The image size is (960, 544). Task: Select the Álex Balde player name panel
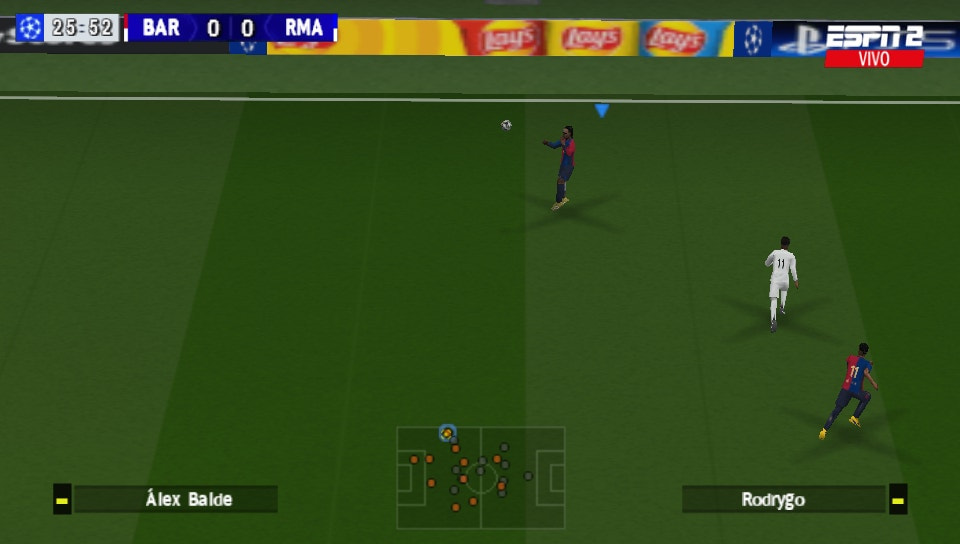(175, 499)
